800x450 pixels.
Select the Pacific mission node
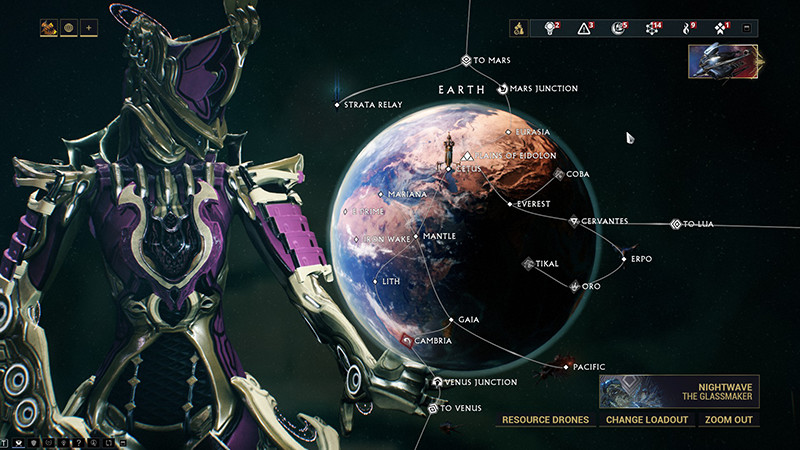566,367
